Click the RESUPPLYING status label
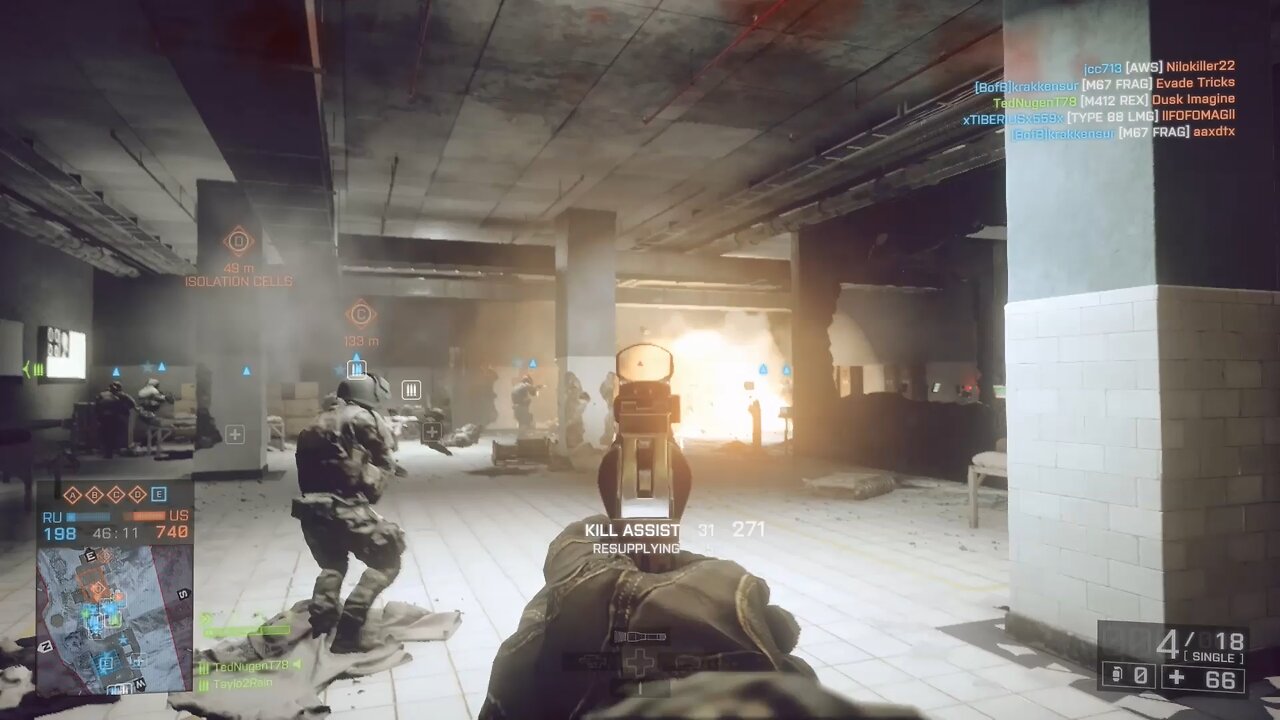The height and width of the screenshot is (720, 1280). pos(634,548)
